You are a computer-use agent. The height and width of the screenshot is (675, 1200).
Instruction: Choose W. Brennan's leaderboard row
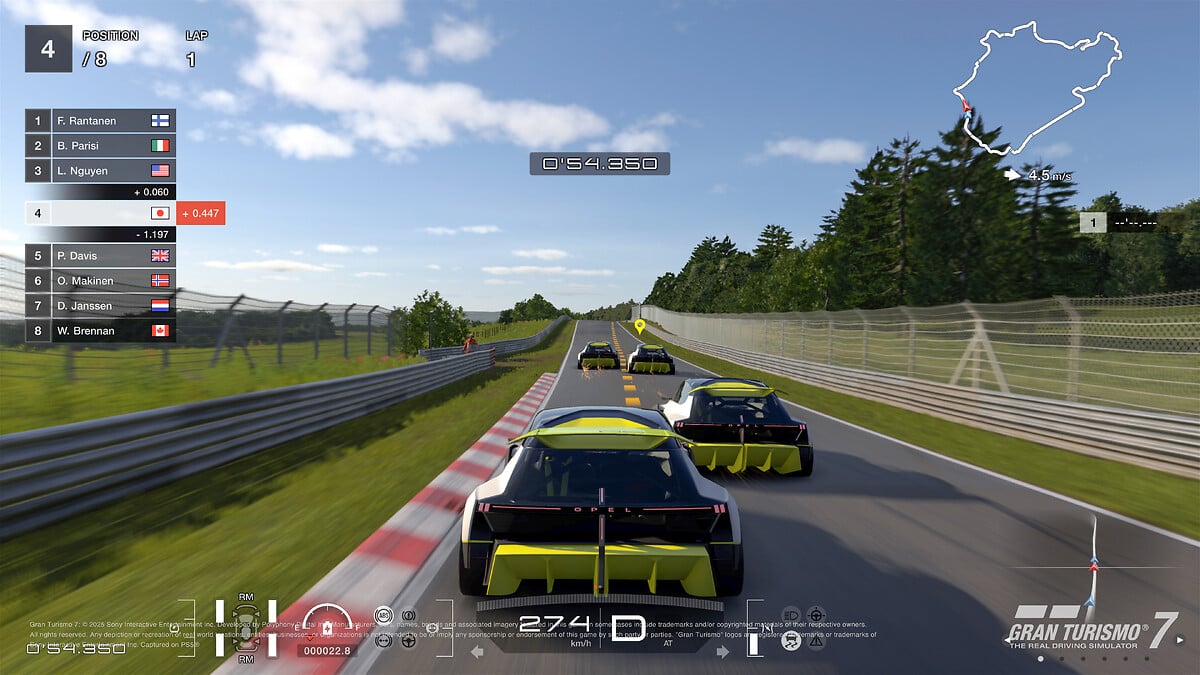click(x=100, y=331)
